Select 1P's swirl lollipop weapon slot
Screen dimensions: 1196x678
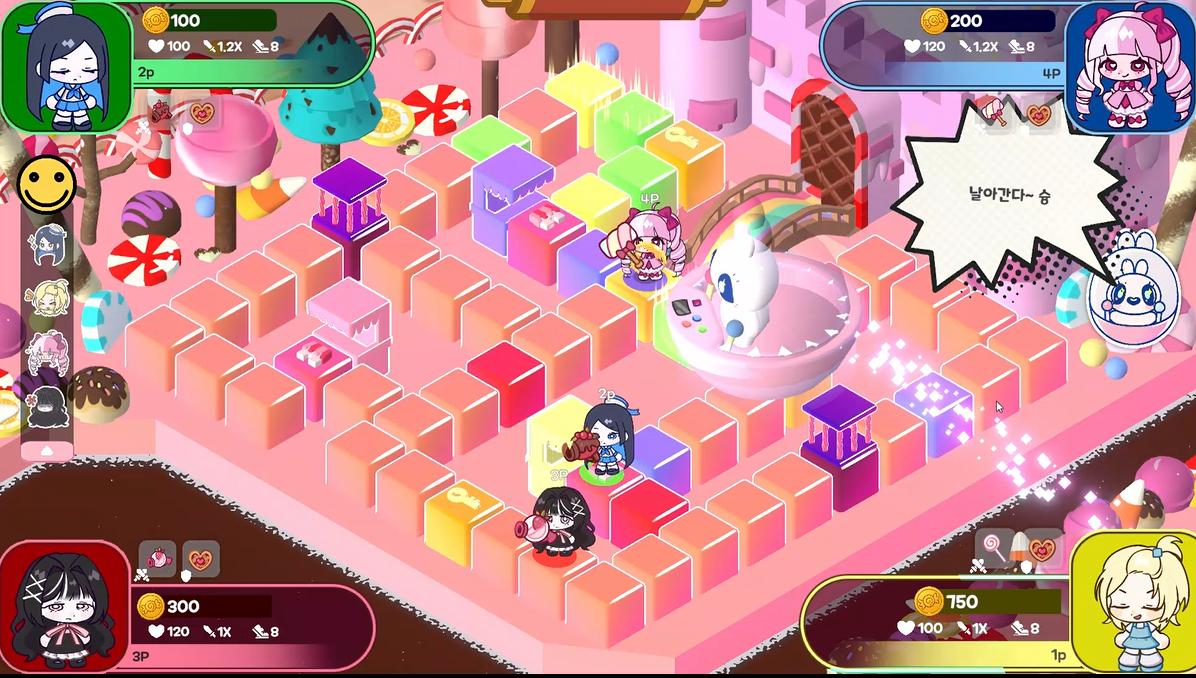(995, 548)
